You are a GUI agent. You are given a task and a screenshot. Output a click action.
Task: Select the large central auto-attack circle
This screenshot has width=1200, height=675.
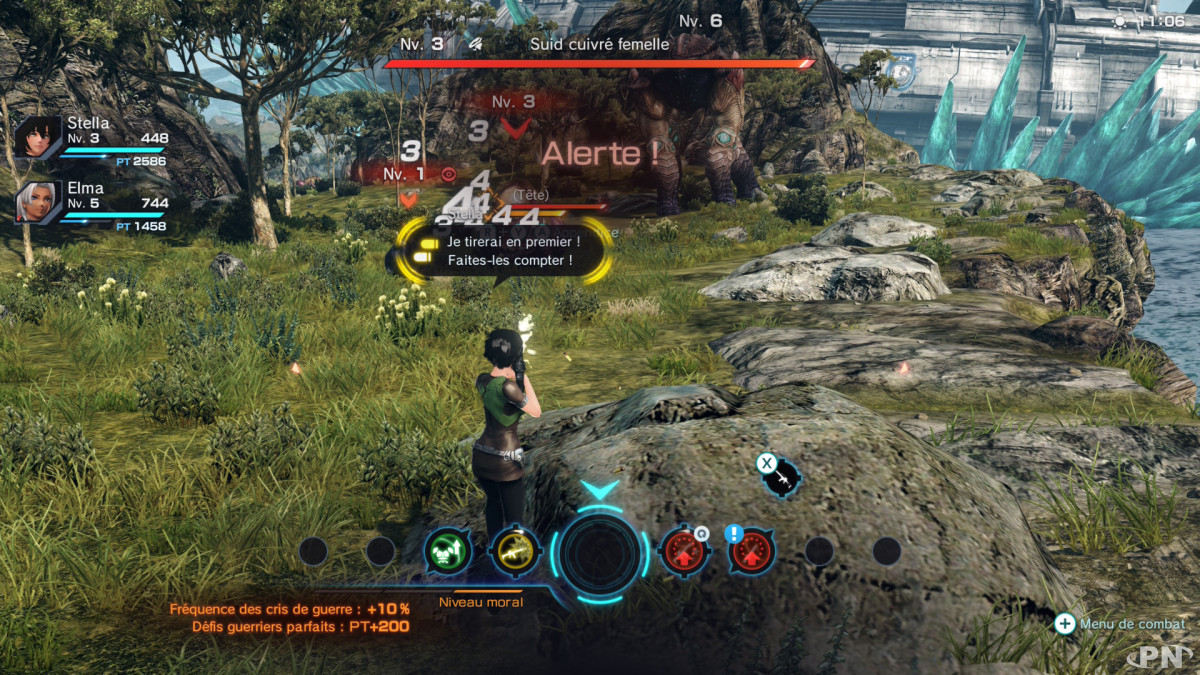point(599,553)
